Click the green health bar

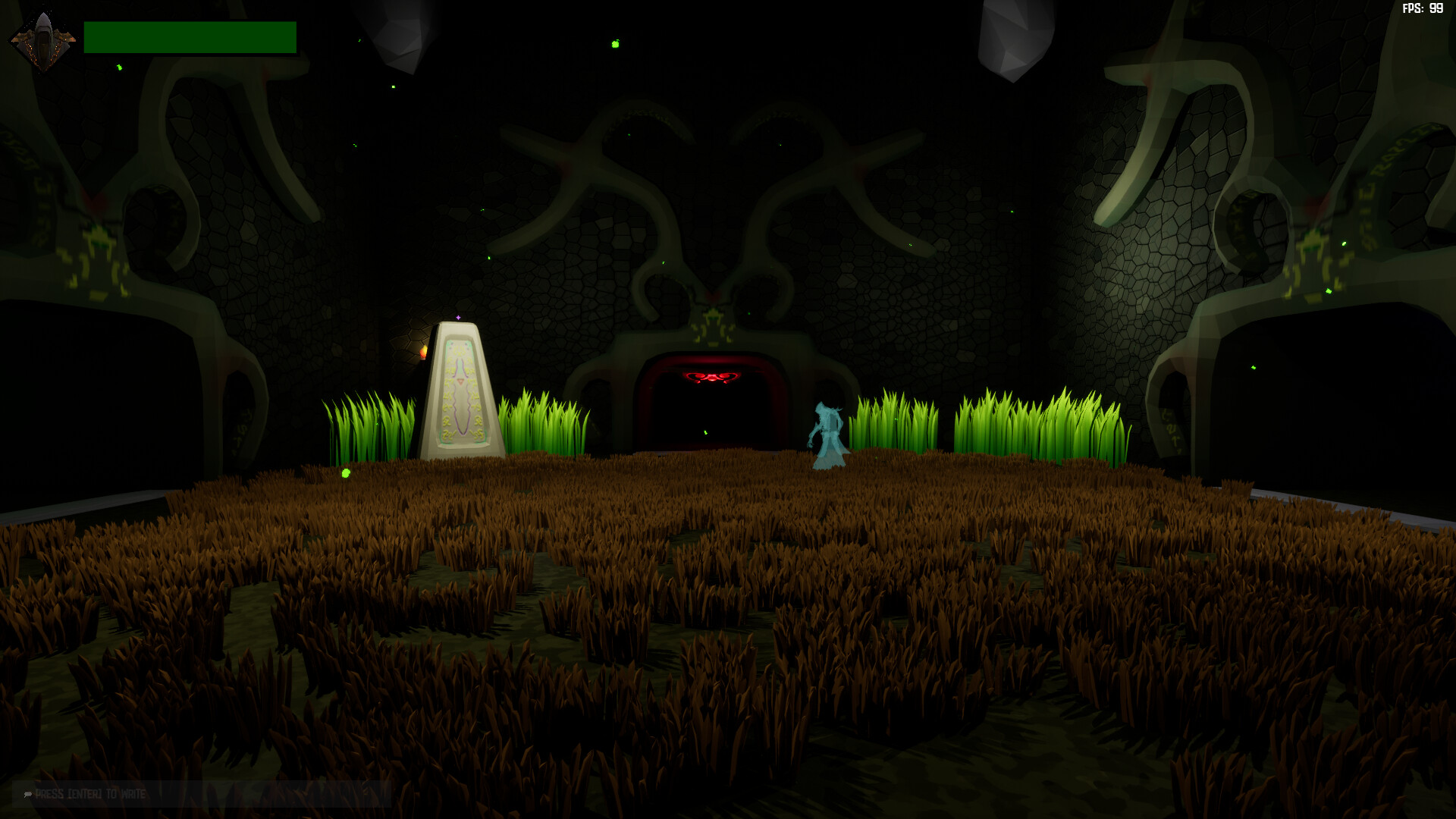pos(190,36)
